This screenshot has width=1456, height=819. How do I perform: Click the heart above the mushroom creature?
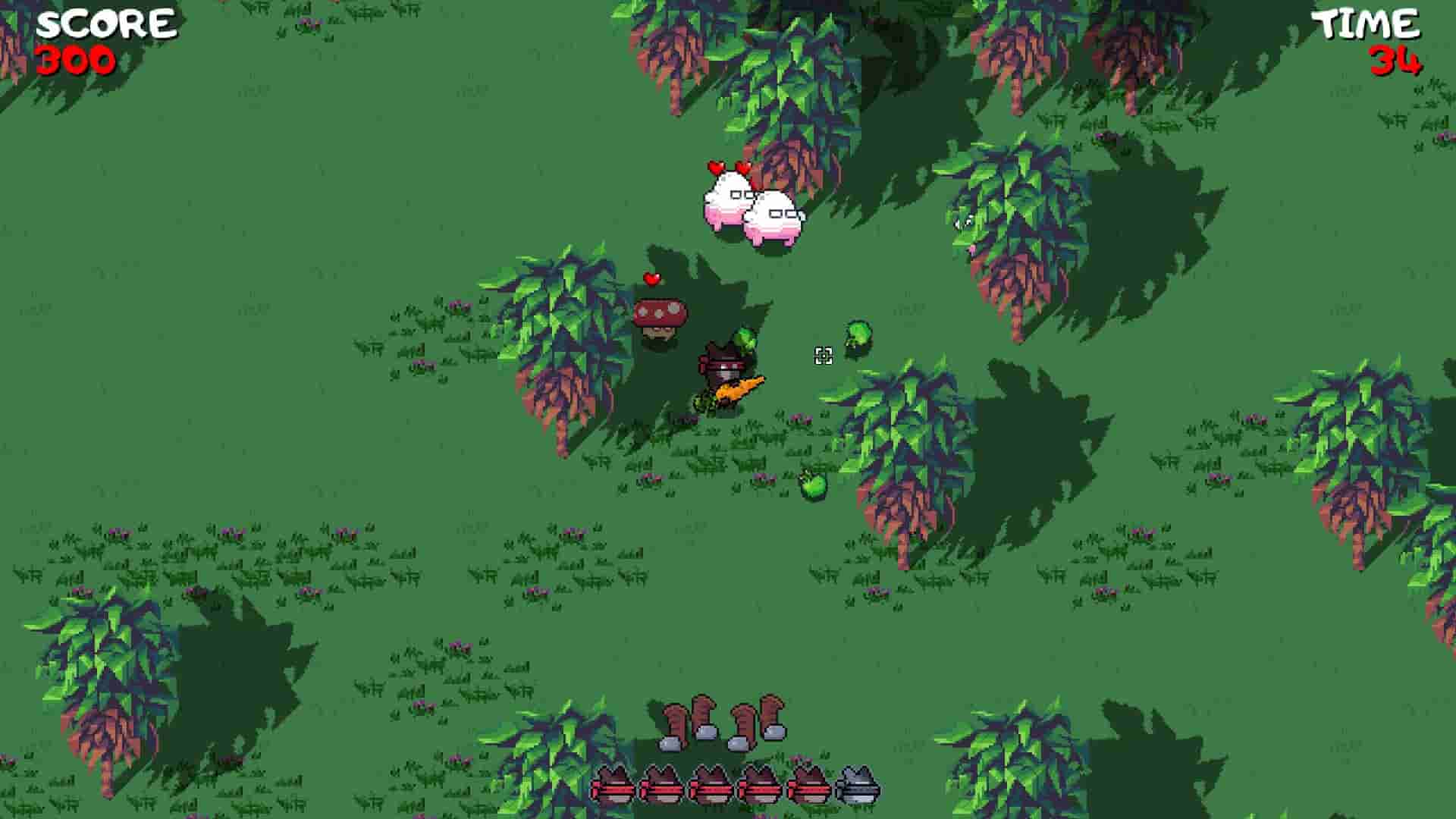[x=651, y=278]
